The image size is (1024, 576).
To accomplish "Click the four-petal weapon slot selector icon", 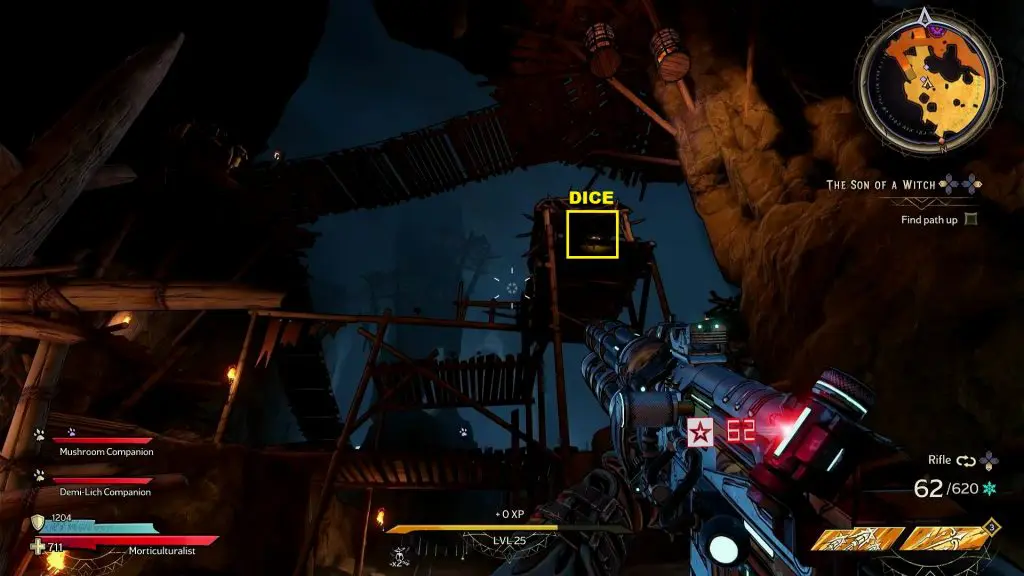I will [x=989, y=460].
